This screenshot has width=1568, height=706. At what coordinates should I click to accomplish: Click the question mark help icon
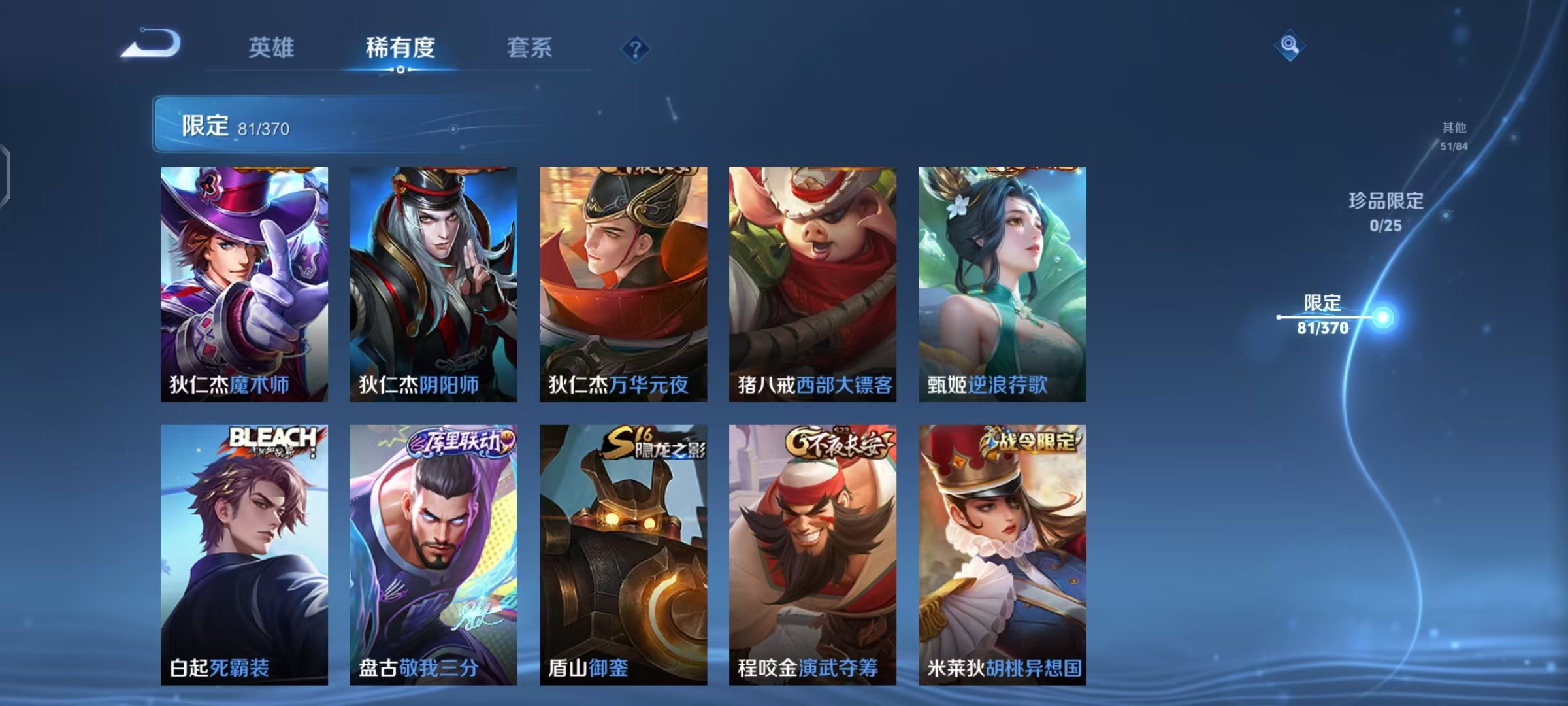coord(635,50)
